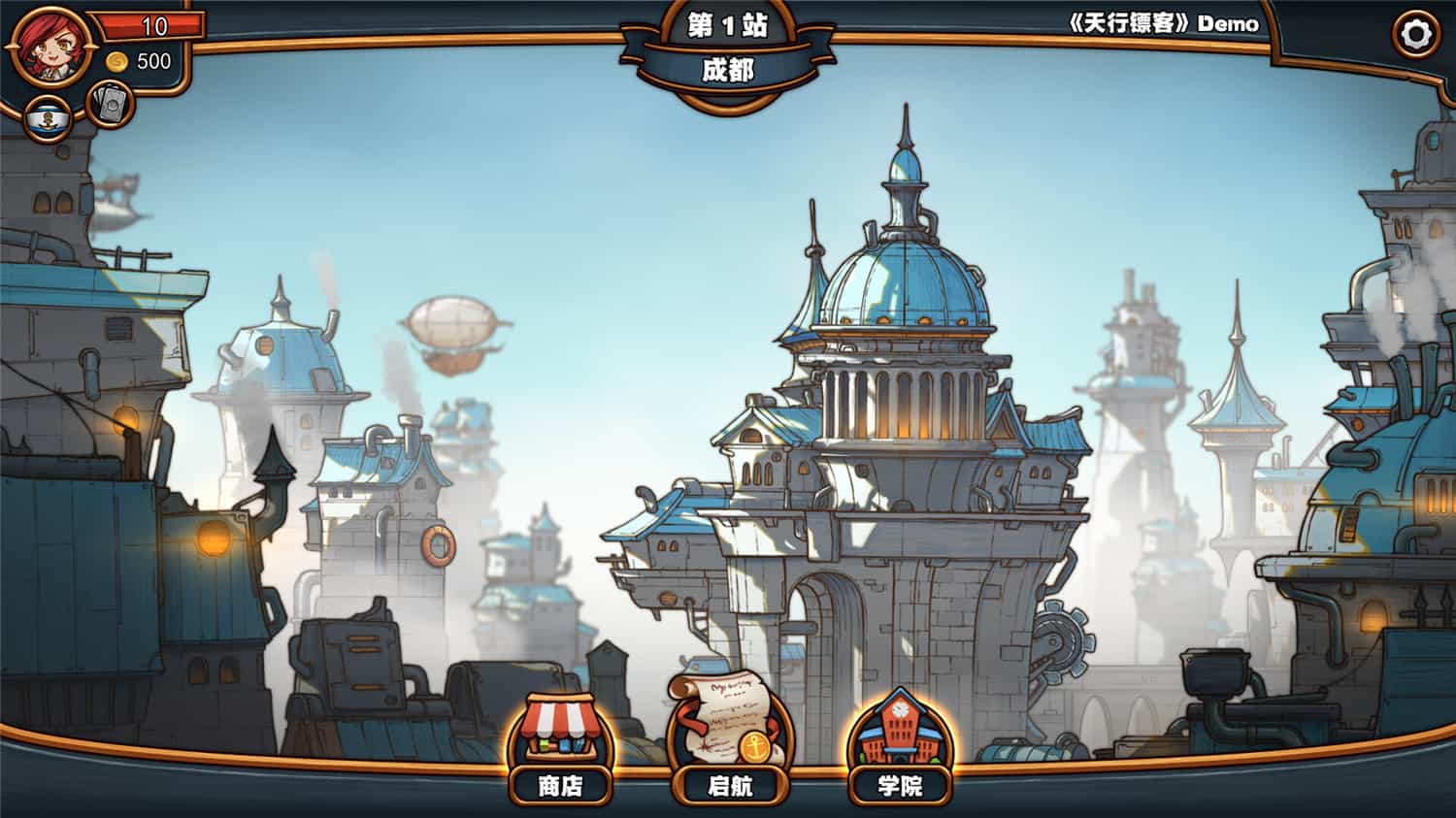Open the card deck collection icon
The width and height of the screenshot is (1456, 818).
[110, 104]
